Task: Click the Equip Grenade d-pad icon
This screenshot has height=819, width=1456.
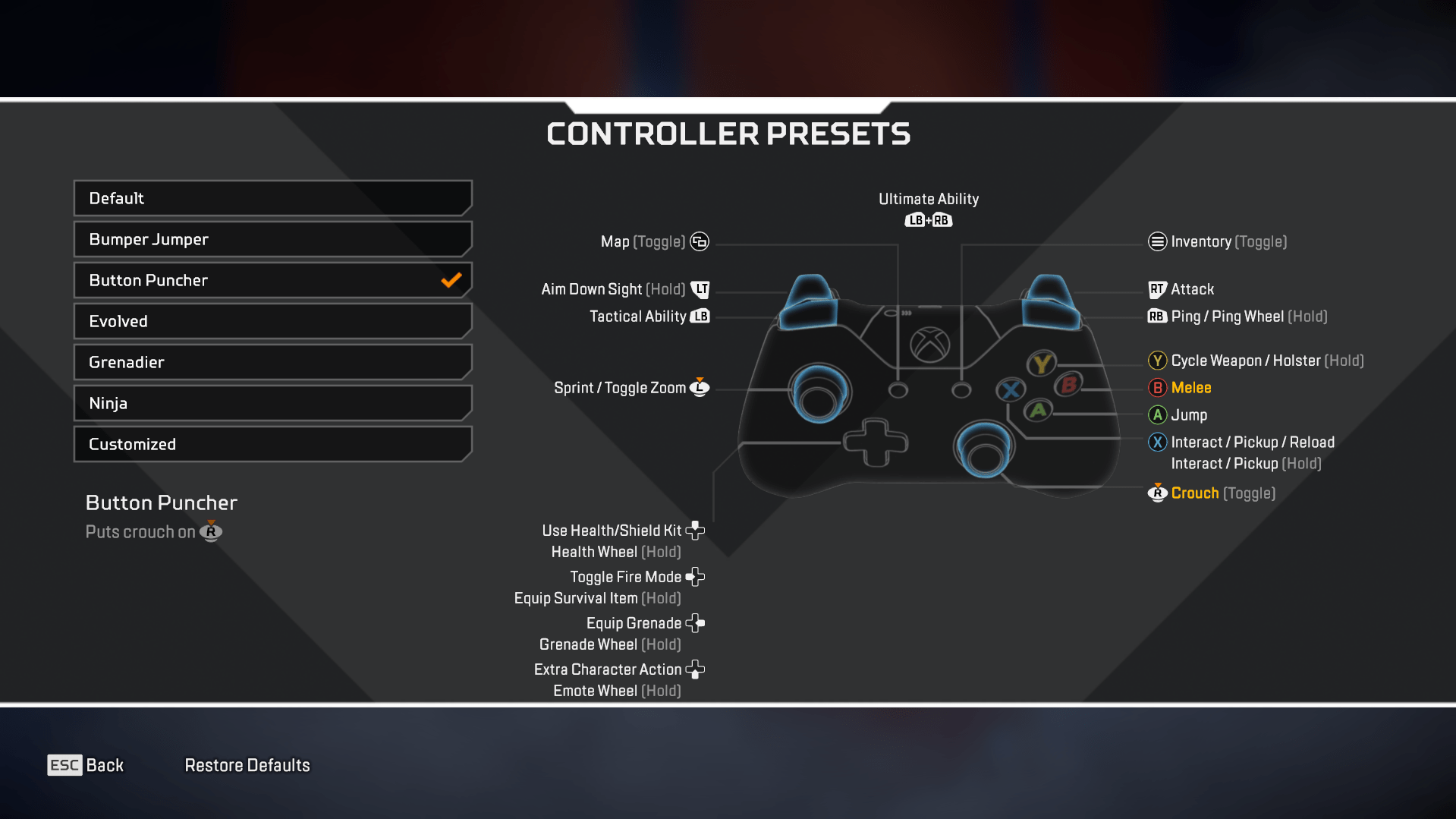Action: coord(695,623)
